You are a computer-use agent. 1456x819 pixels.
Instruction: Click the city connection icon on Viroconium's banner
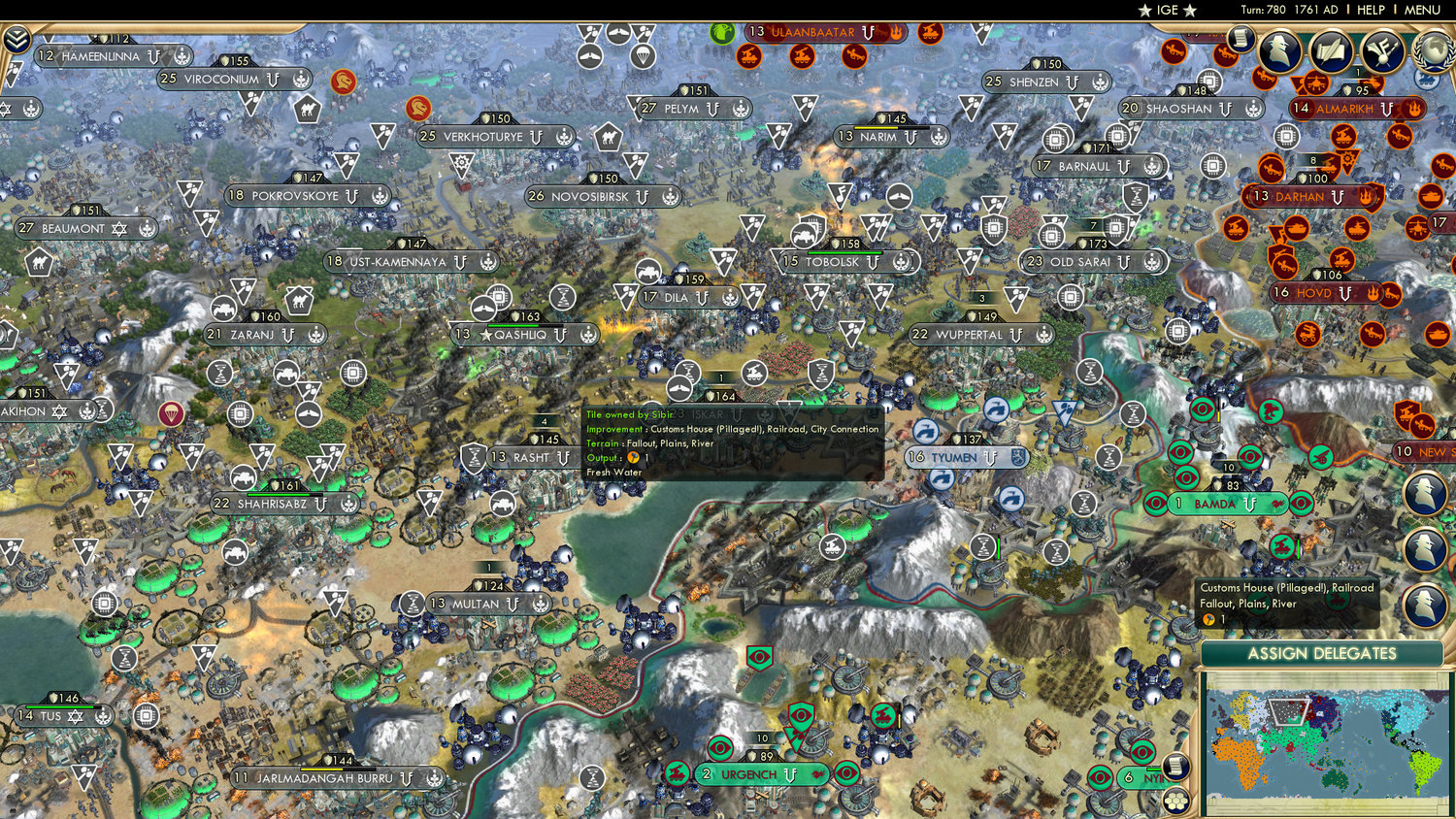(273, 80)
